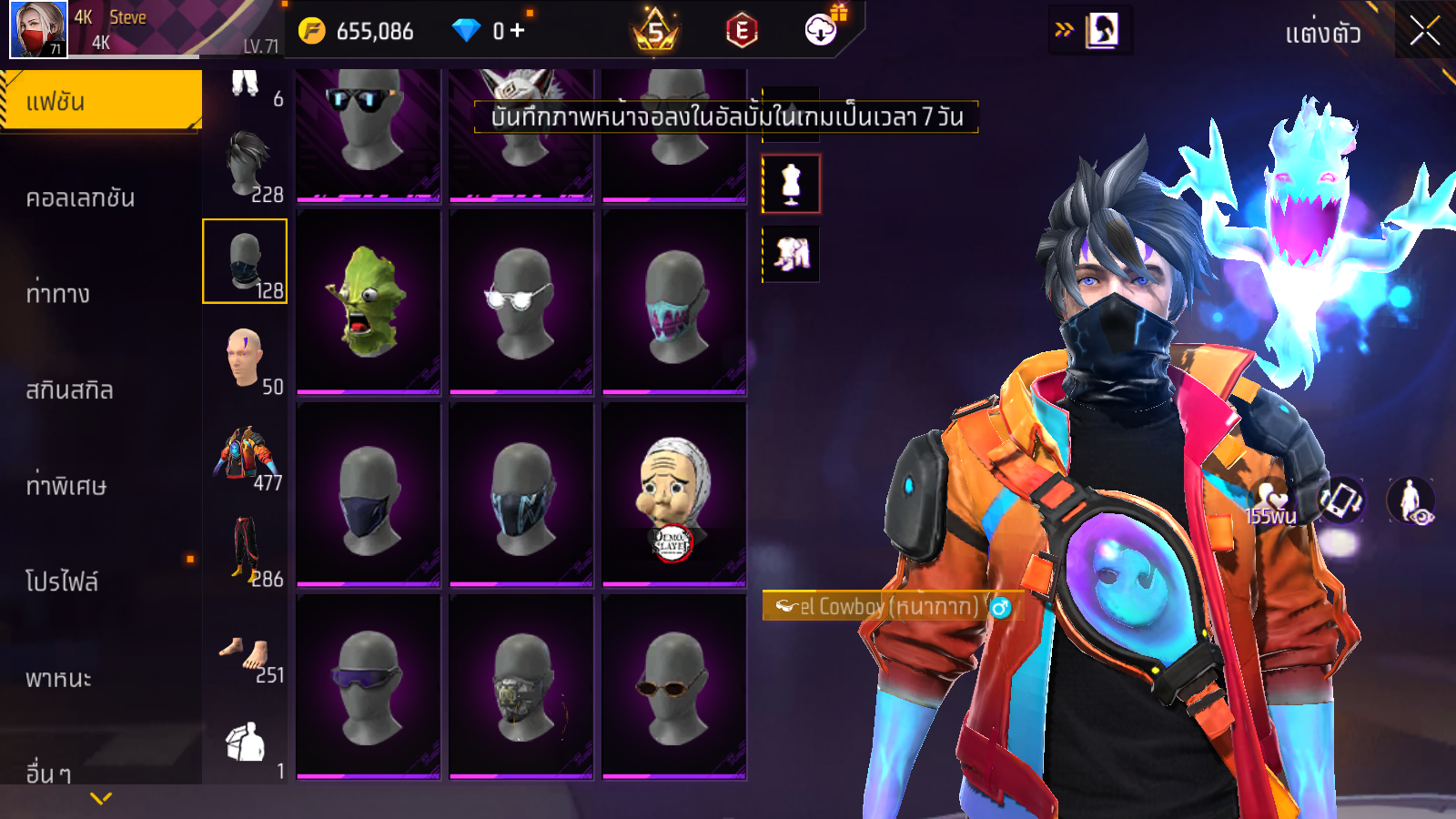The height and width of the screenshot is (819, 1456).
Task: Choose the shoes category showing 251
Action: point(246,655)
